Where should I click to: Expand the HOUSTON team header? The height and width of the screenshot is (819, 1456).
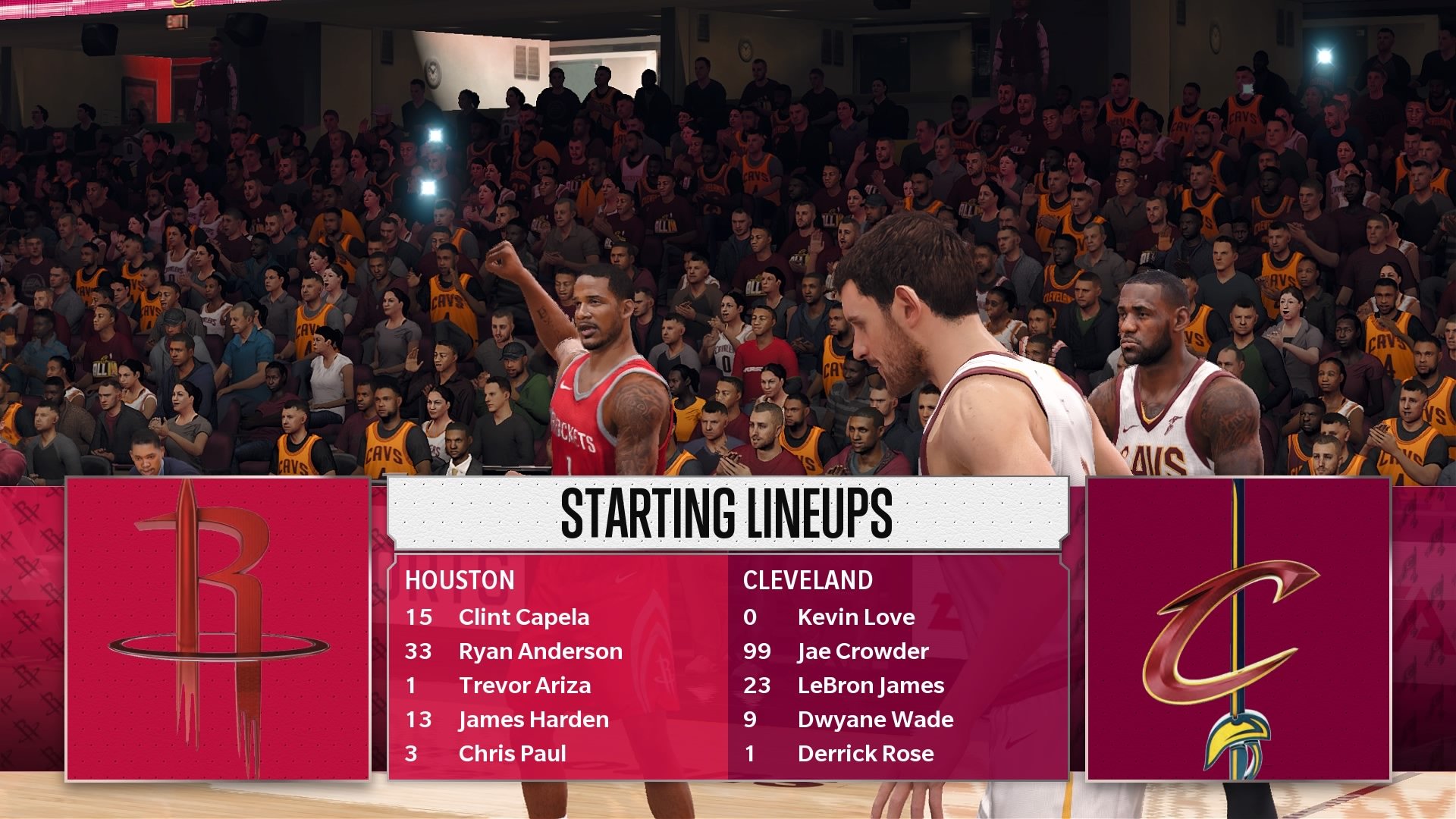tap(459, 581)
